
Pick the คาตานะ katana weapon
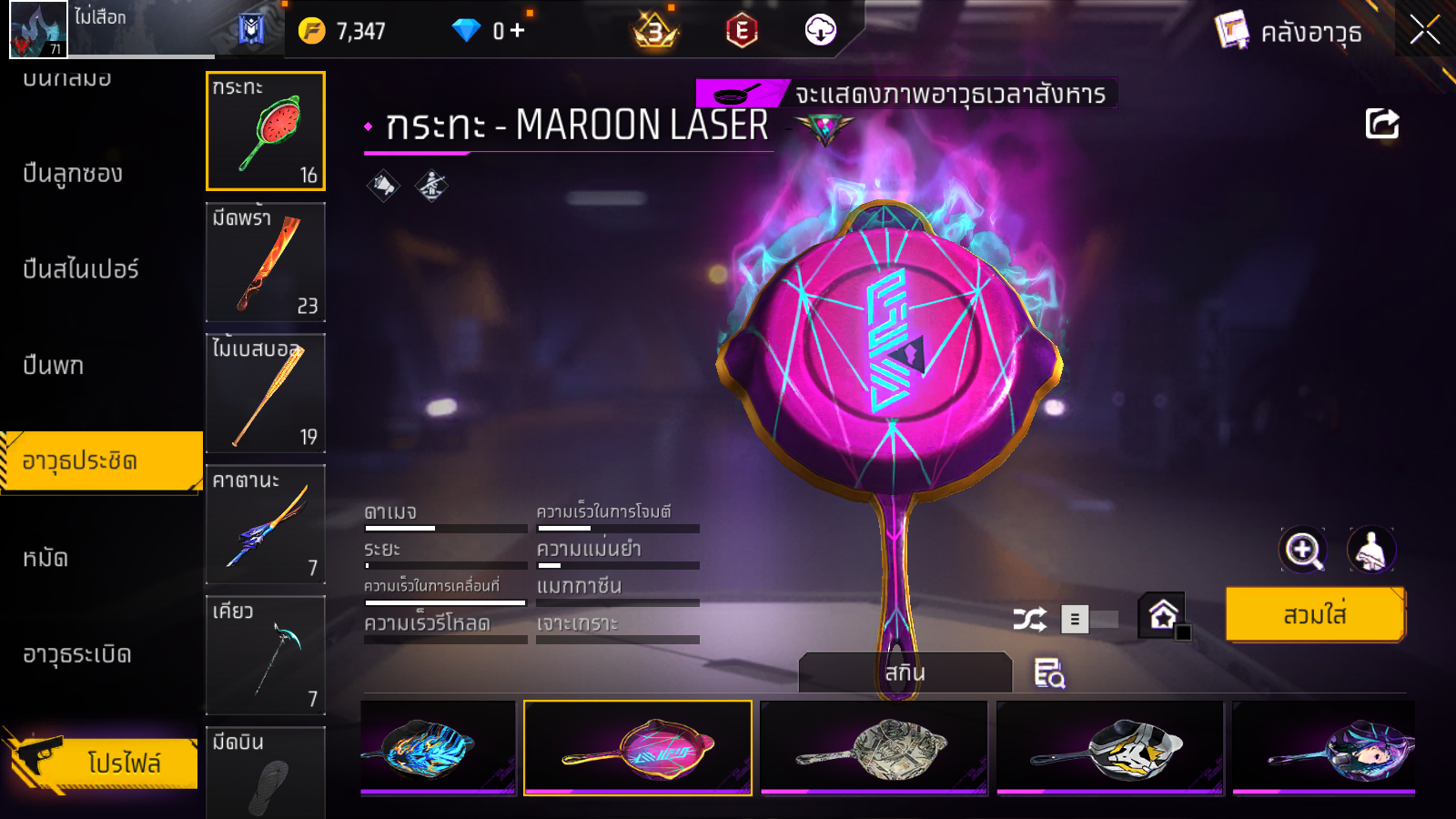(x=266, y=524)
